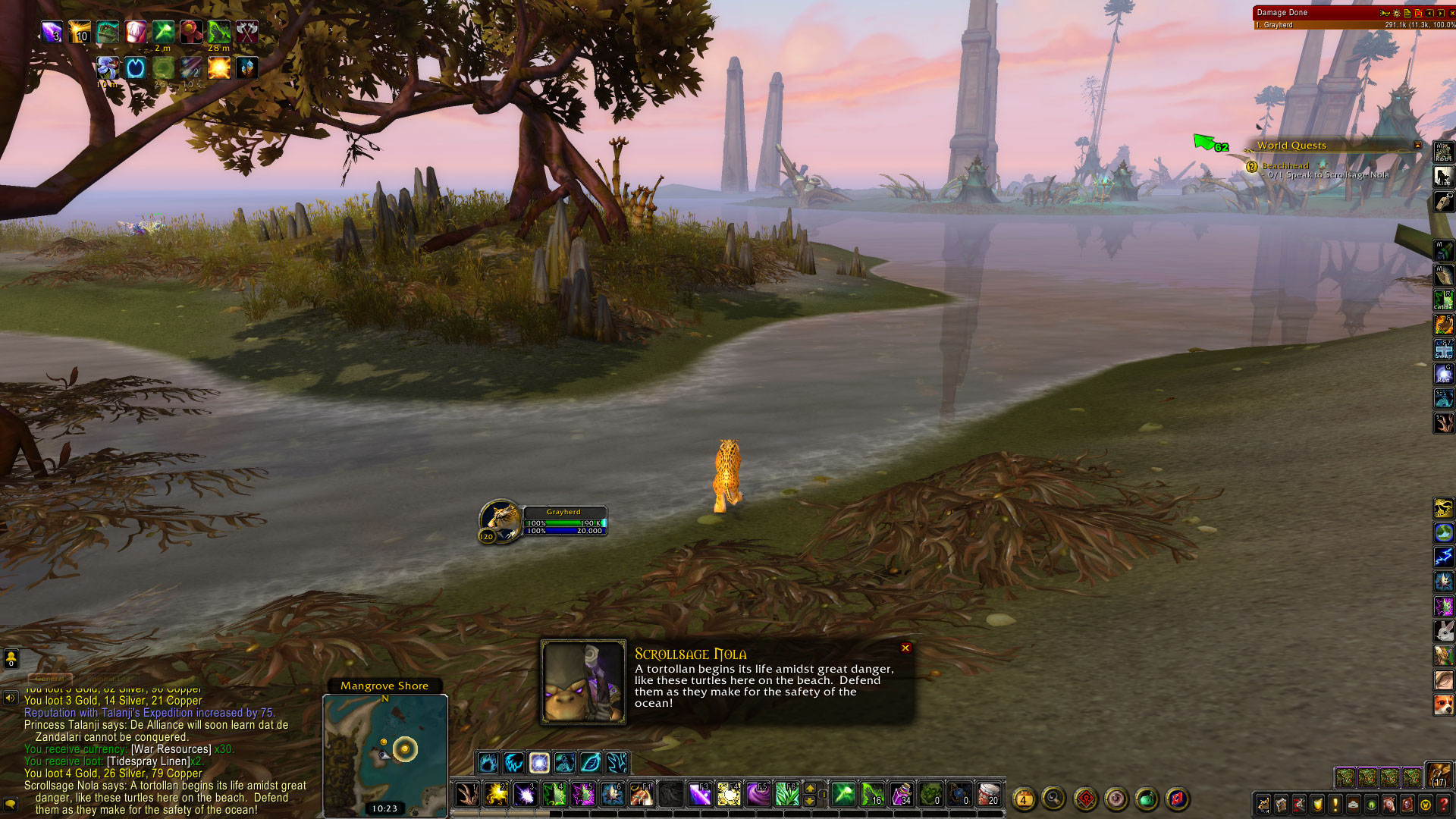
Task: Page the action bar up with arrow
Action: (x=810, y=789)
